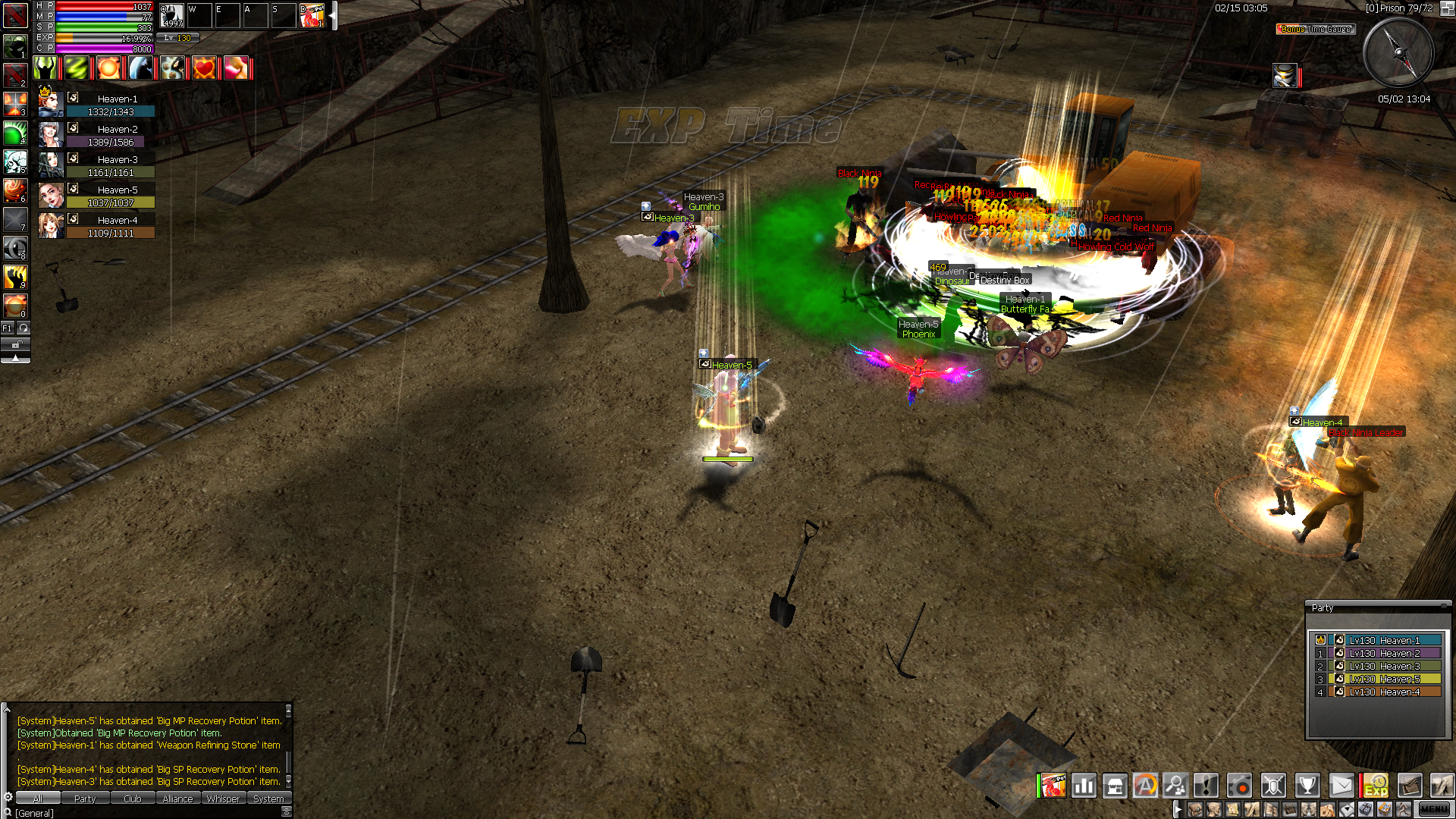Click the Bonus Time Gauge label
This screenshot has height=819, width=1456.
pyautogui.click(x=1314, y=29)
